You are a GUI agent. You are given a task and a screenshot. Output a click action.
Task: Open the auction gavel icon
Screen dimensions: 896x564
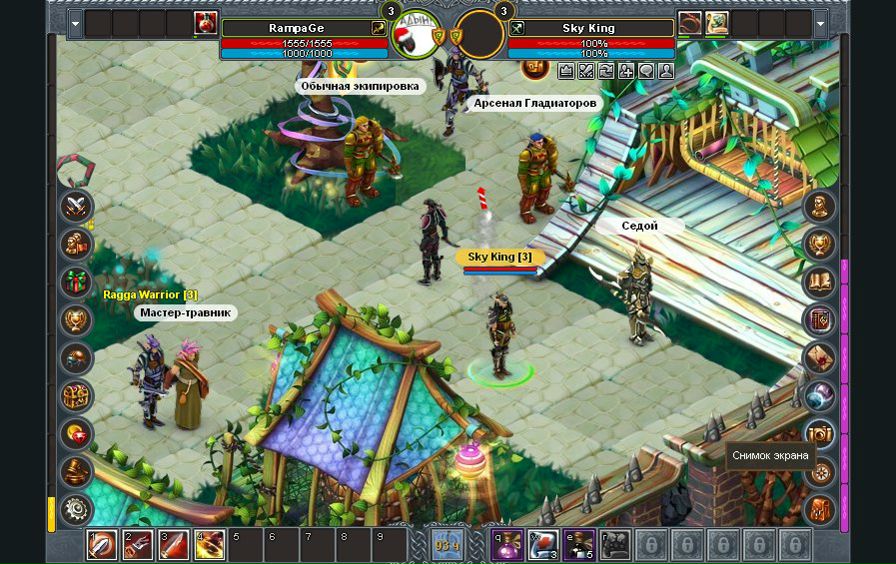(x=76, y=472)
